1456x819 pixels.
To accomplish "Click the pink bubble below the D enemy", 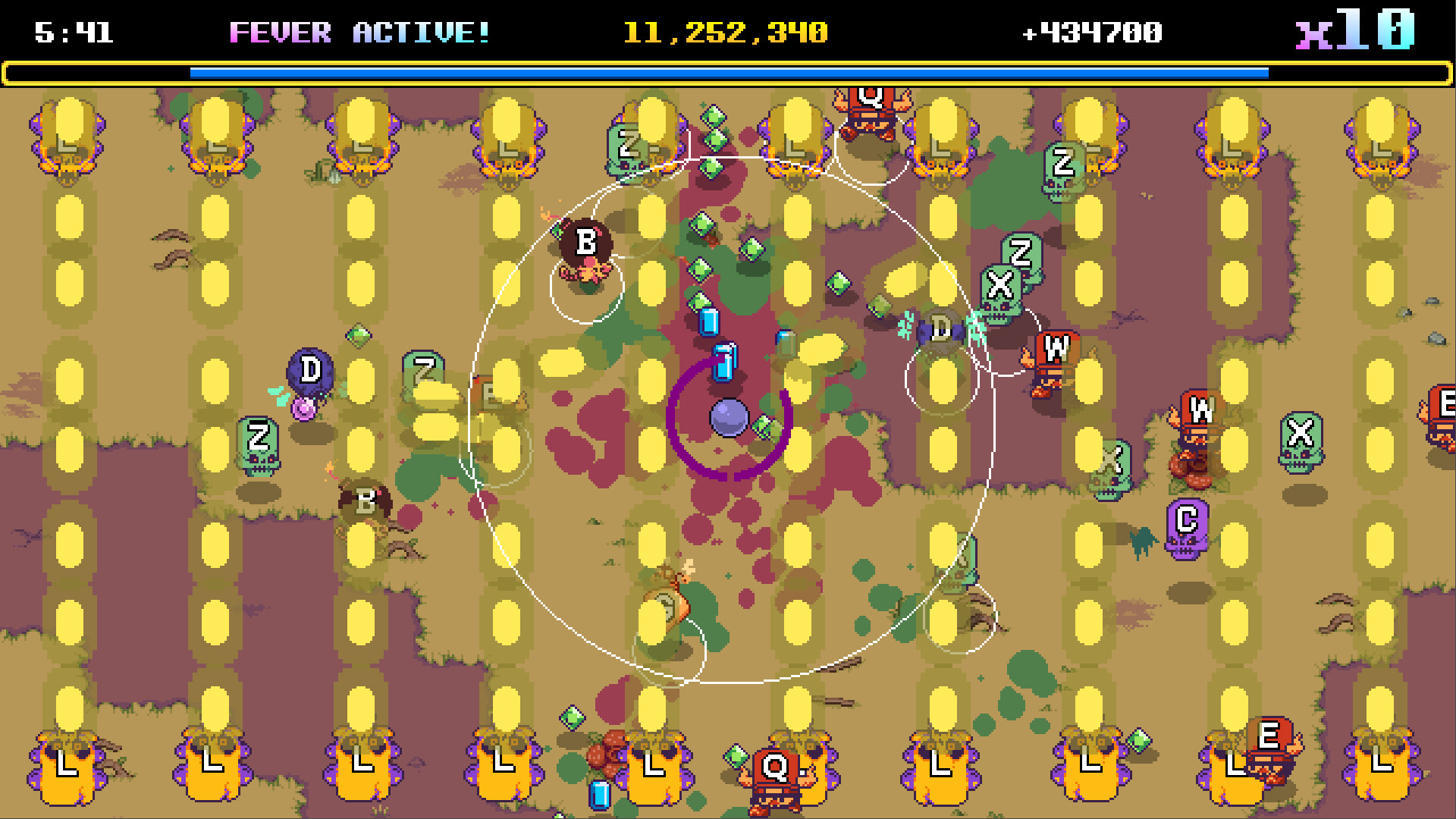I will coord(305,409).
